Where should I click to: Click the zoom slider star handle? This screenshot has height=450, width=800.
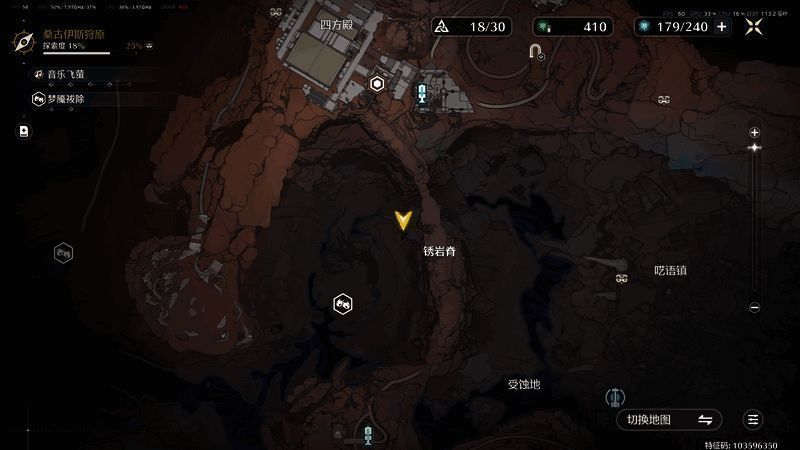click(x=755, y=148)
